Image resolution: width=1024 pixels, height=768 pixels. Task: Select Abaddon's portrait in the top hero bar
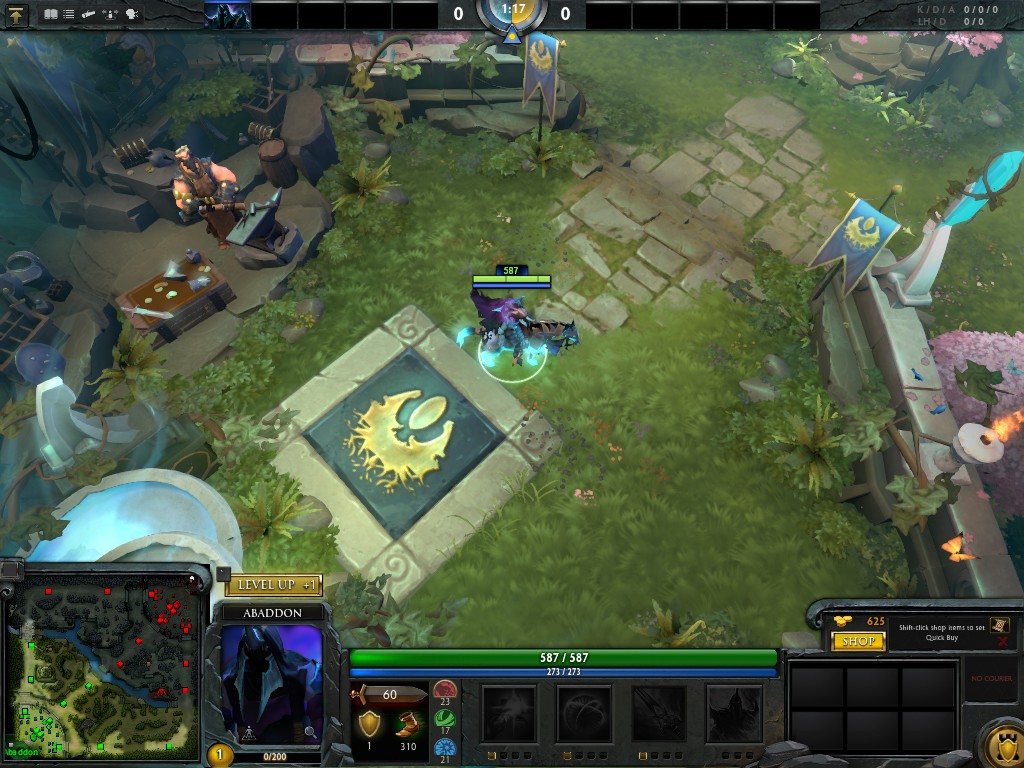click(227, 15)
